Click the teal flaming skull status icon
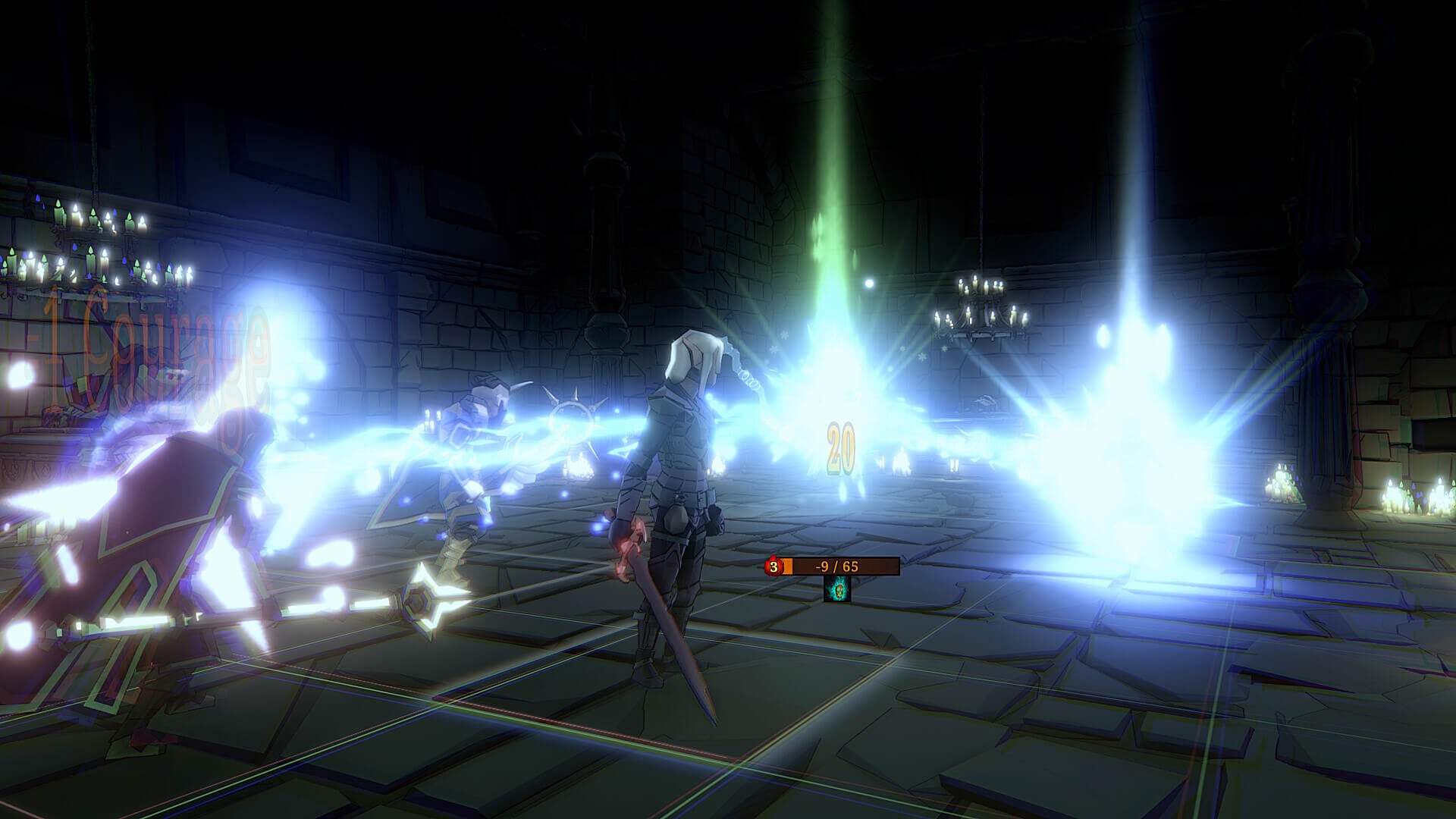 point(837,589)
